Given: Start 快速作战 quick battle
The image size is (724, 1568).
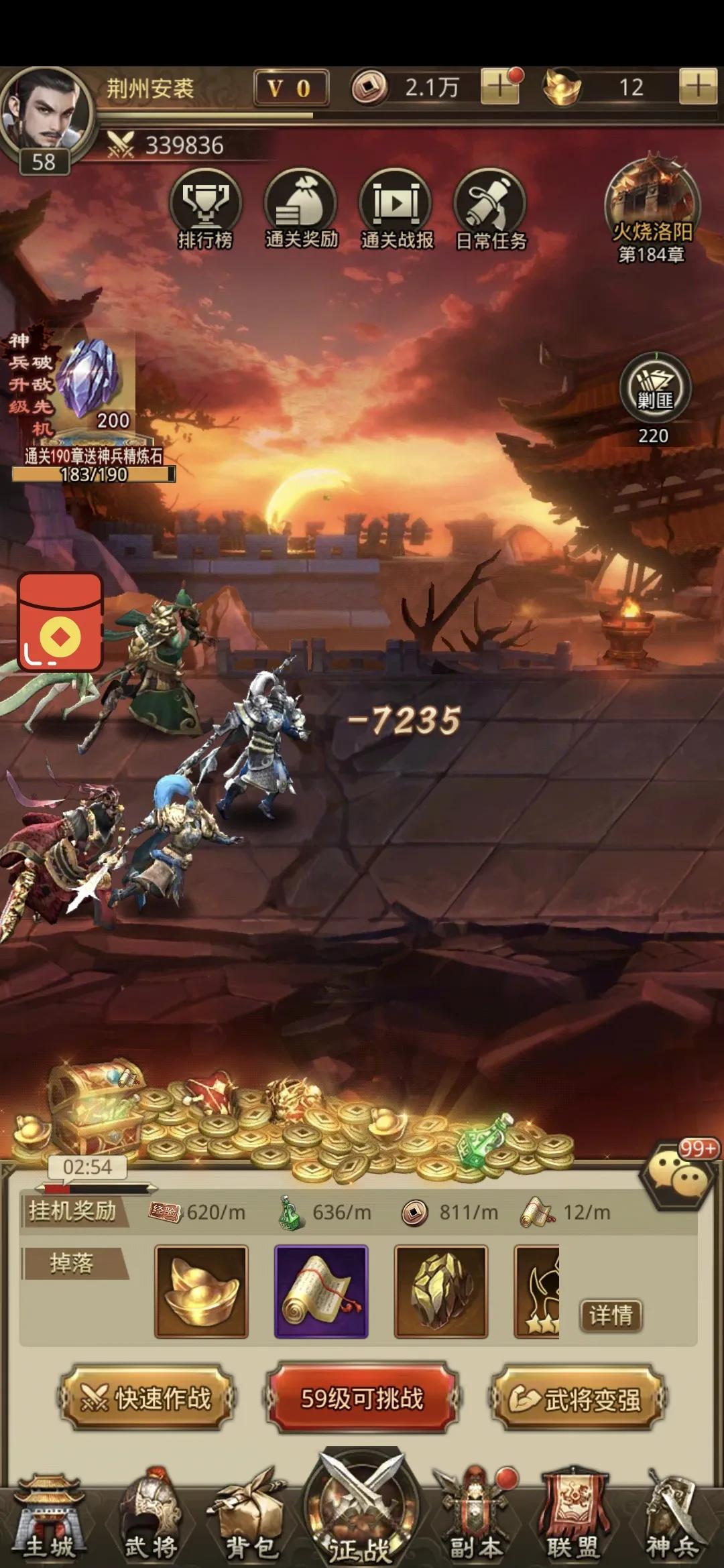Looking at the screenshot, I should tap(147, 1398).
